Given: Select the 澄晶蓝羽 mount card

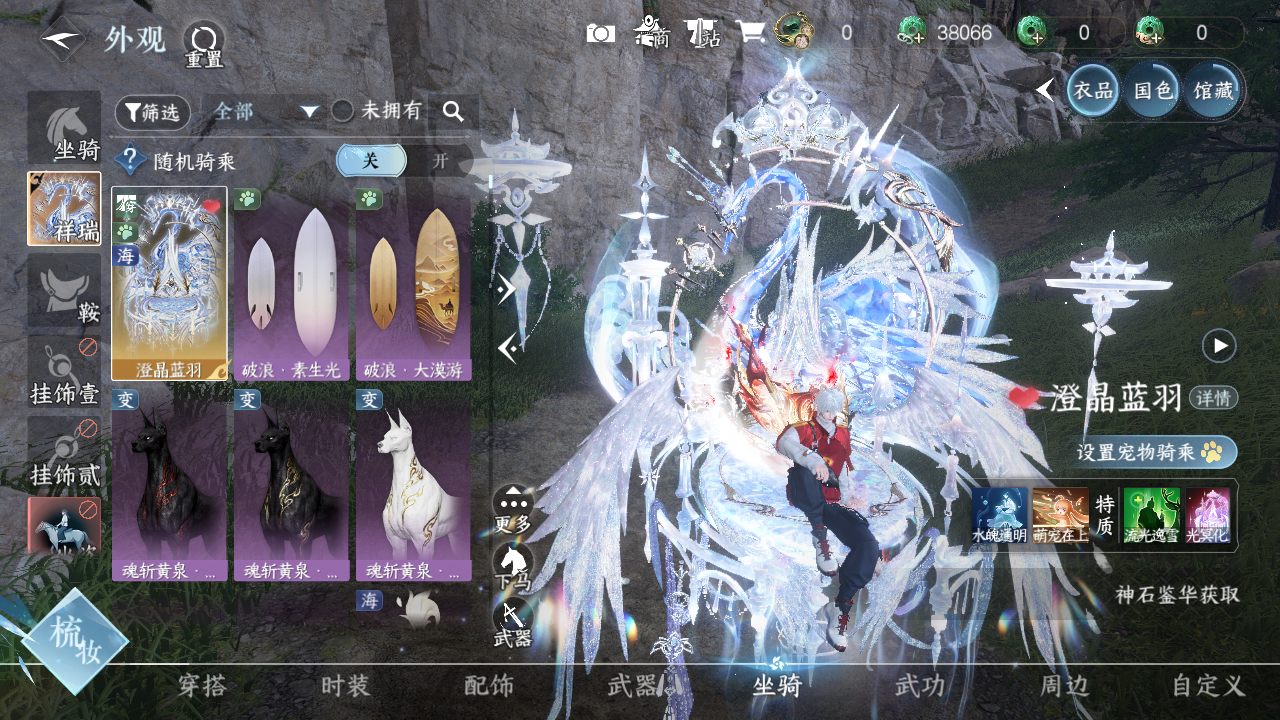Looking at the screenshot, I should click(169, 284).
